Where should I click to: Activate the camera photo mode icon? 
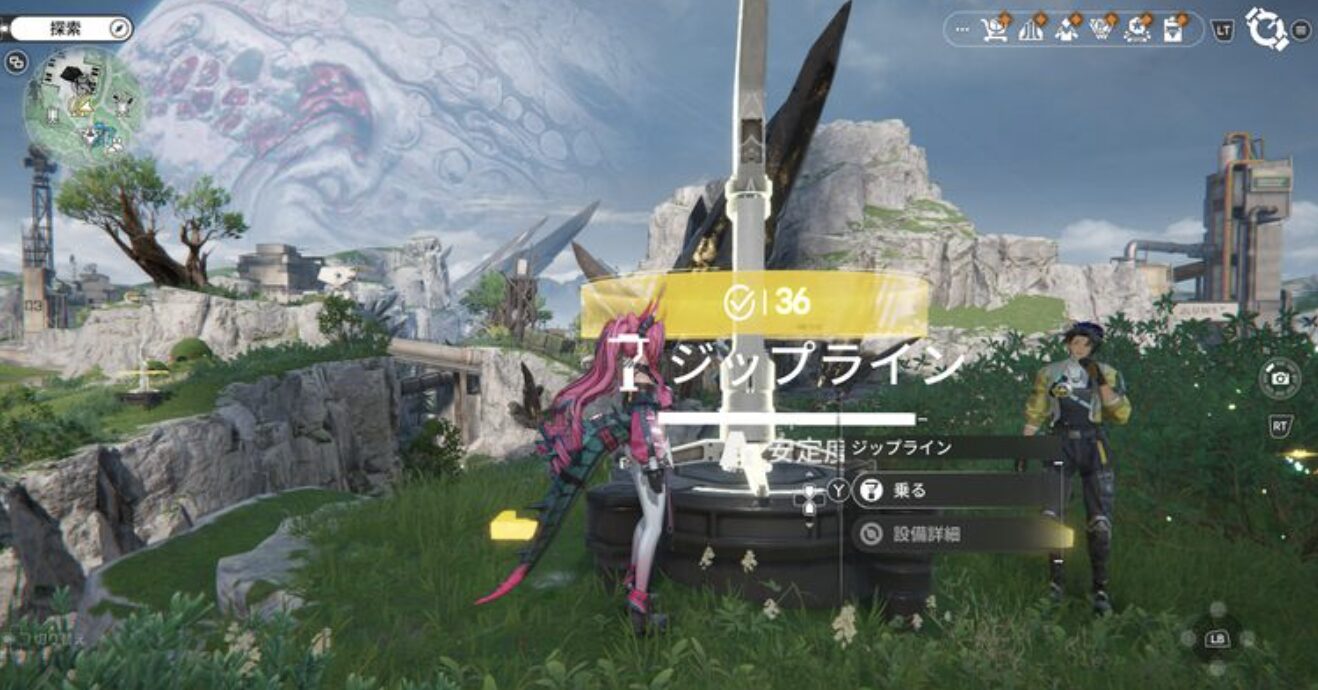click(1279, 377)
